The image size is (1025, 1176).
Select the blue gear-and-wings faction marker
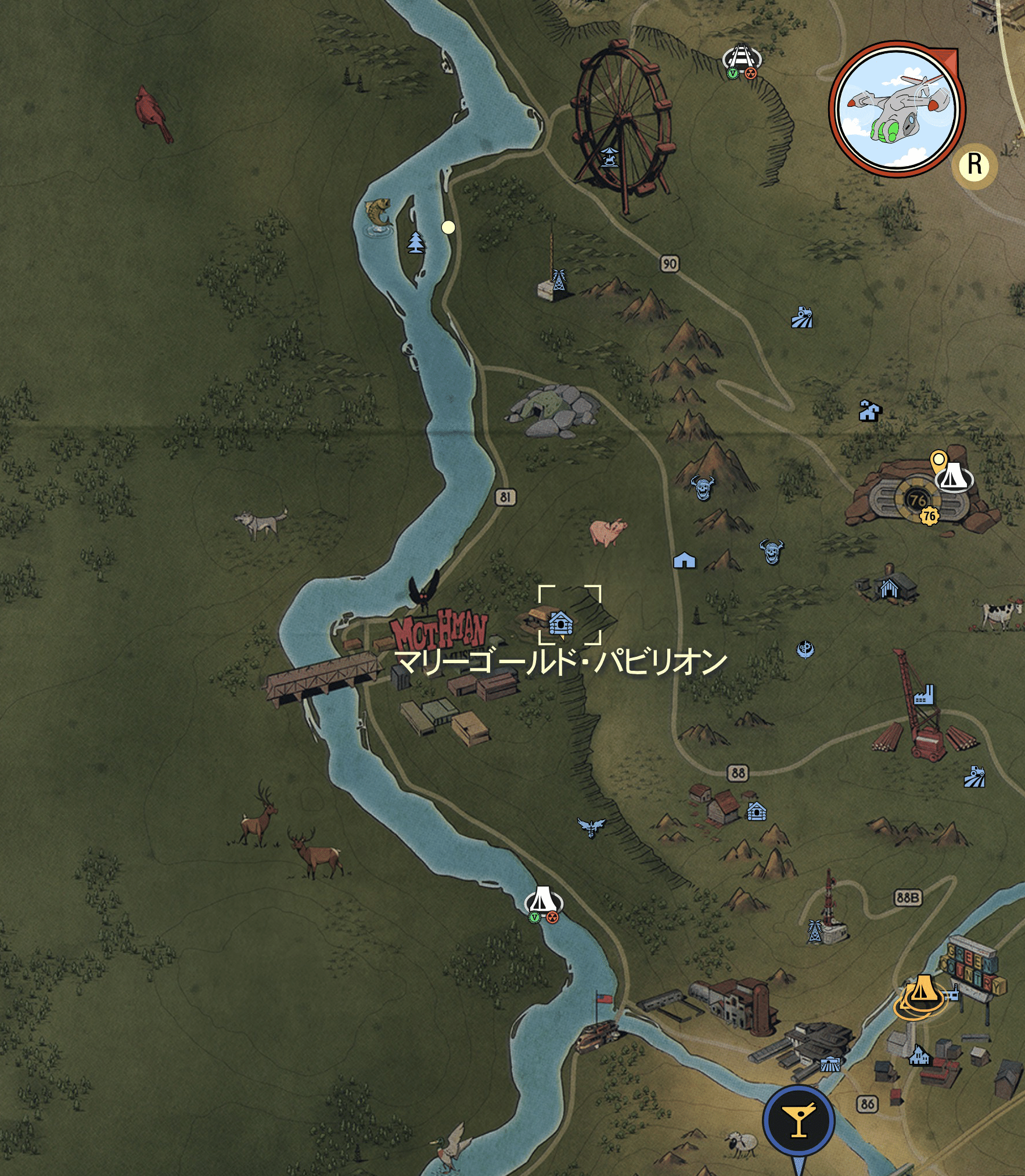805,649
